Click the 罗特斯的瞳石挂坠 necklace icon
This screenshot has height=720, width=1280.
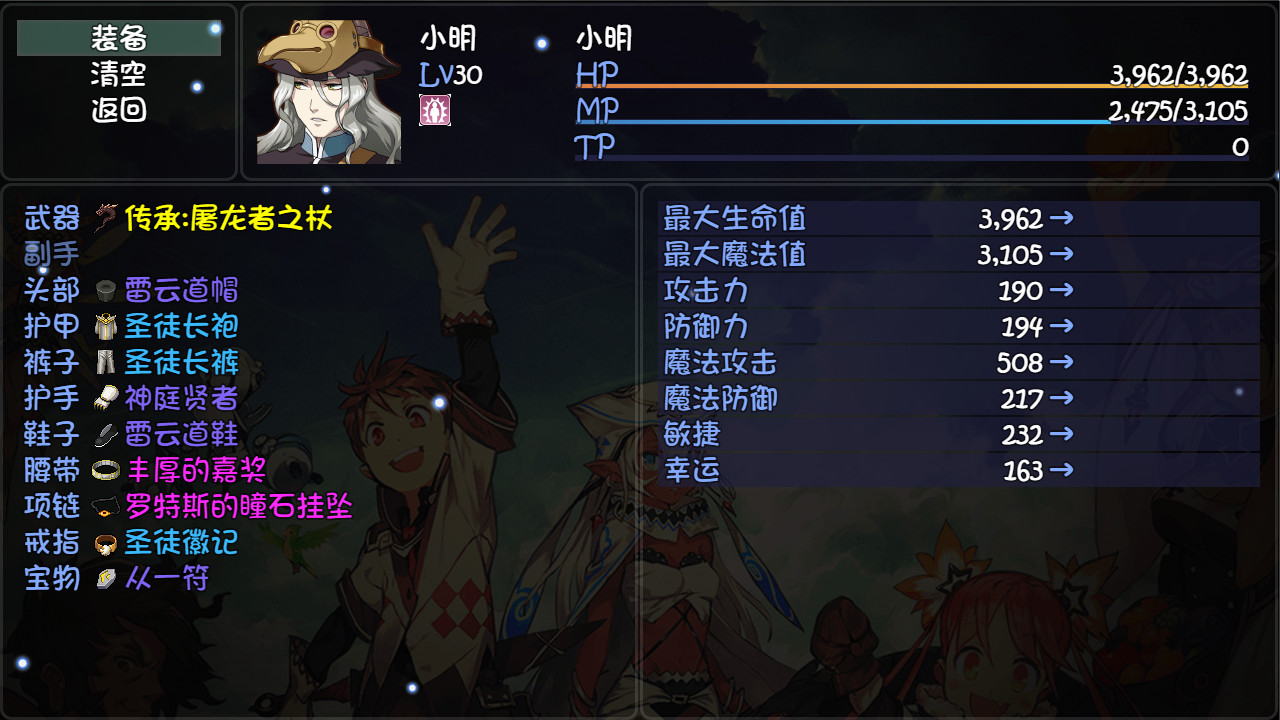tap(107, 507)
